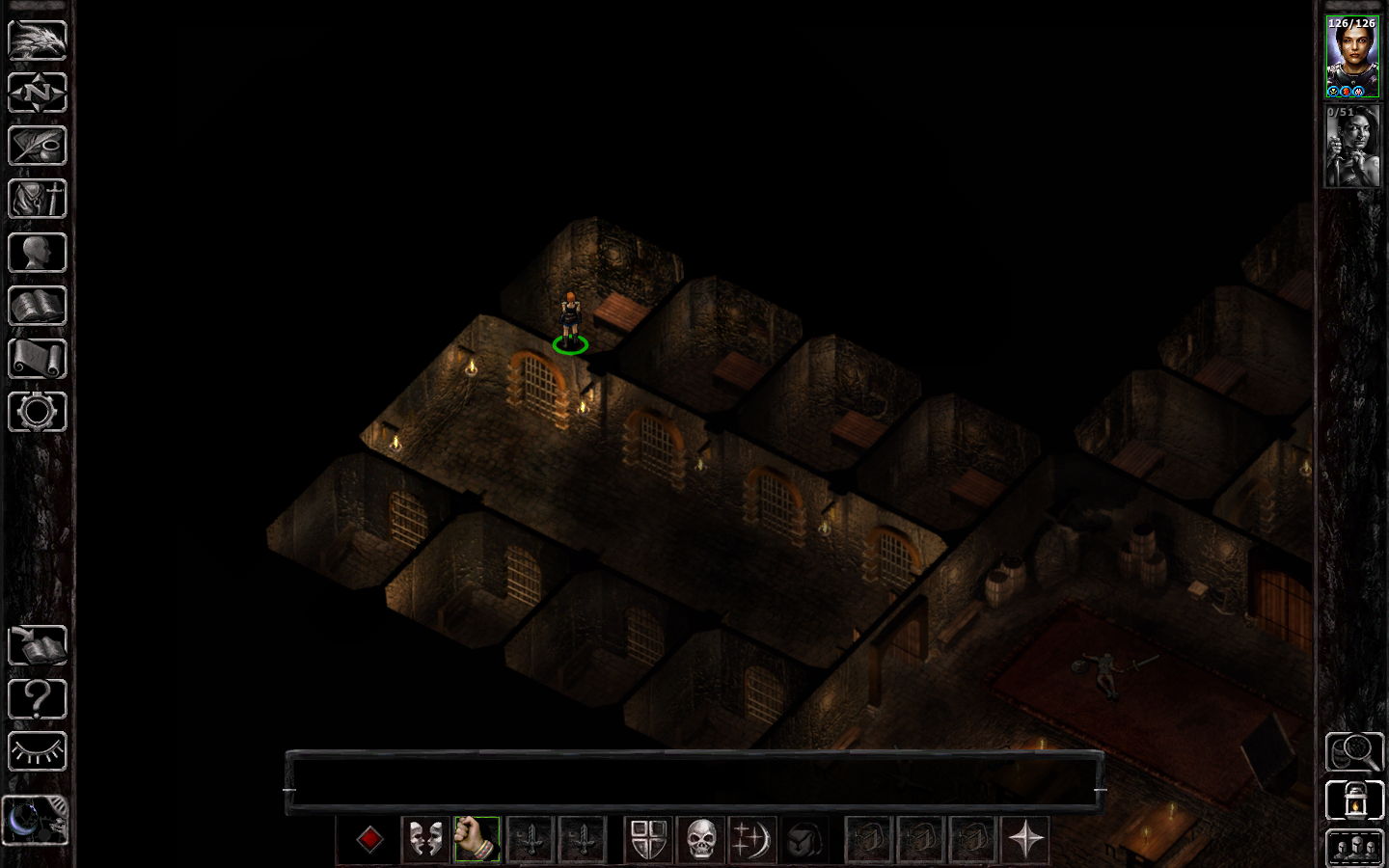Open the mage spellbook
1389x868 pixels.
[37, 306]
